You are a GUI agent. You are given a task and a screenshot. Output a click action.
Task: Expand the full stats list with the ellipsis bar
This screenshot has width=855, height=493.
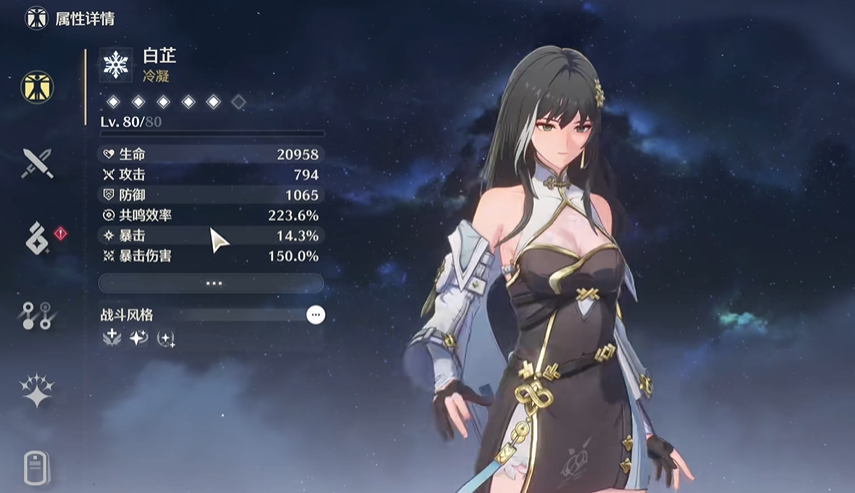tap(211, 283)
